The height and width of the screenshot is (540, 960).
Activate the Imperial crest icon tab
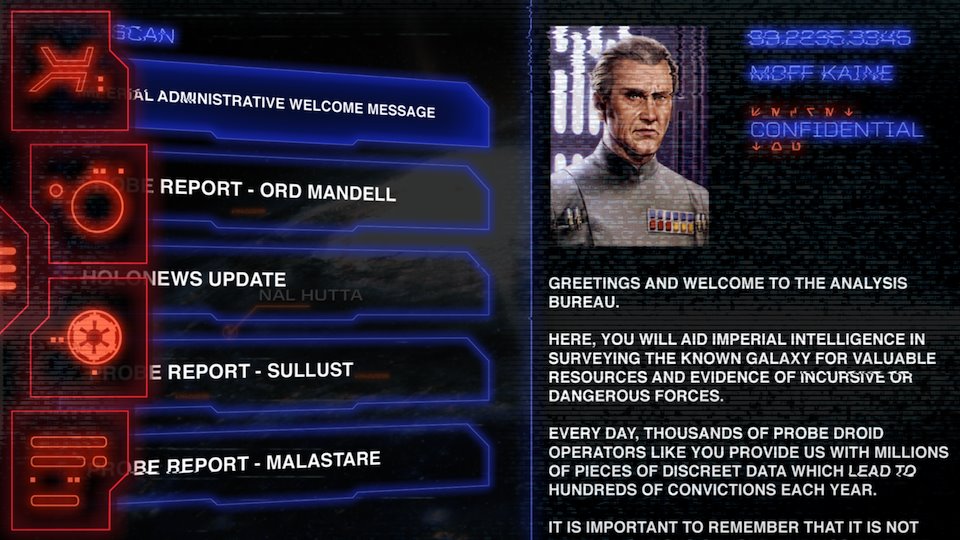(93, 337)
